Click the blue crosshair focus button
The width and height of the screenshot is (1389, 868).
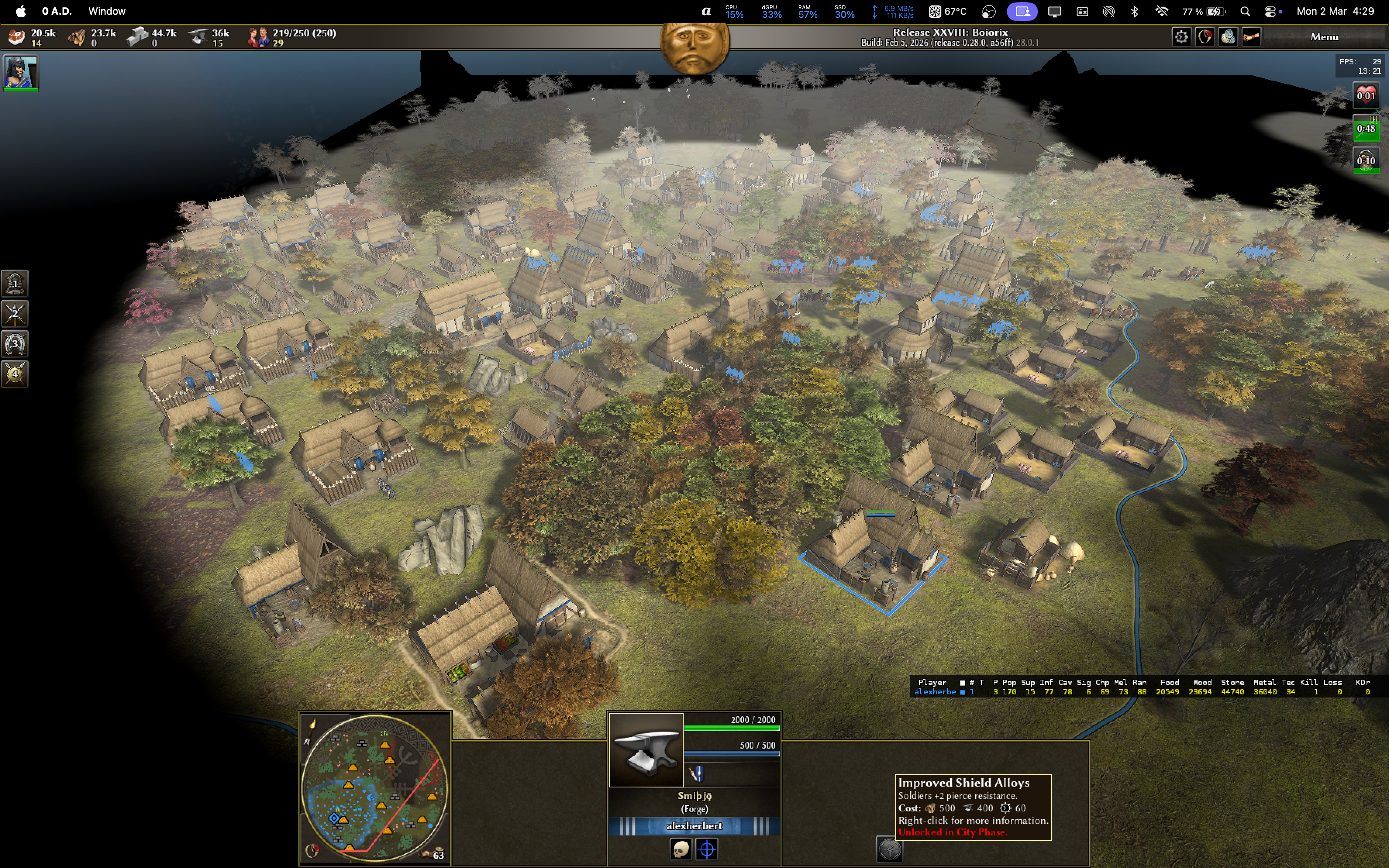(x=707, y=849)
